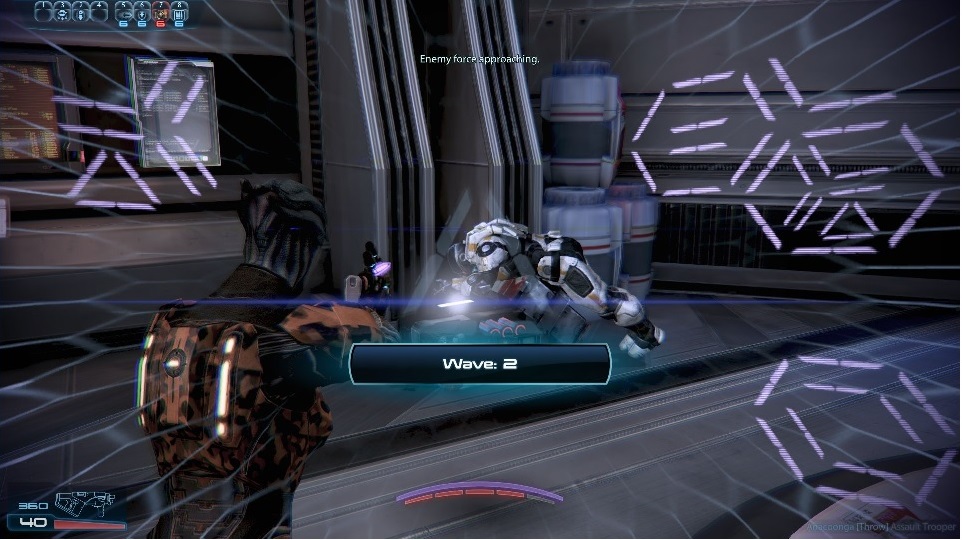The image size is (962, 540).
Task: Use the consumable in slot 8
Action: pyautogui.click(x=179, y=13)
